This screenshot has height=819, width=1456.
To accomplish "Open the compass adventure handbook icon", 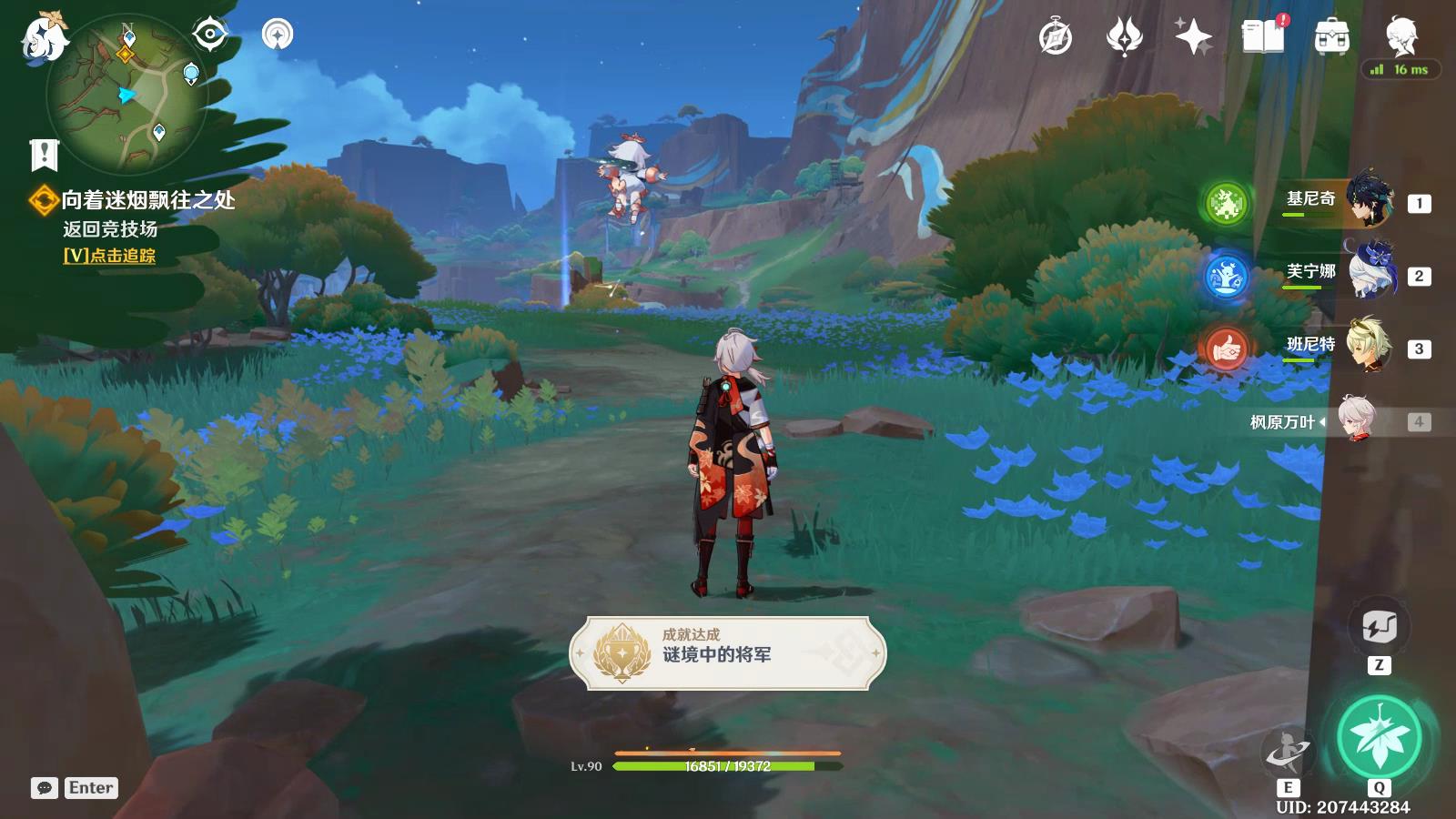I will click(1056, 37).
